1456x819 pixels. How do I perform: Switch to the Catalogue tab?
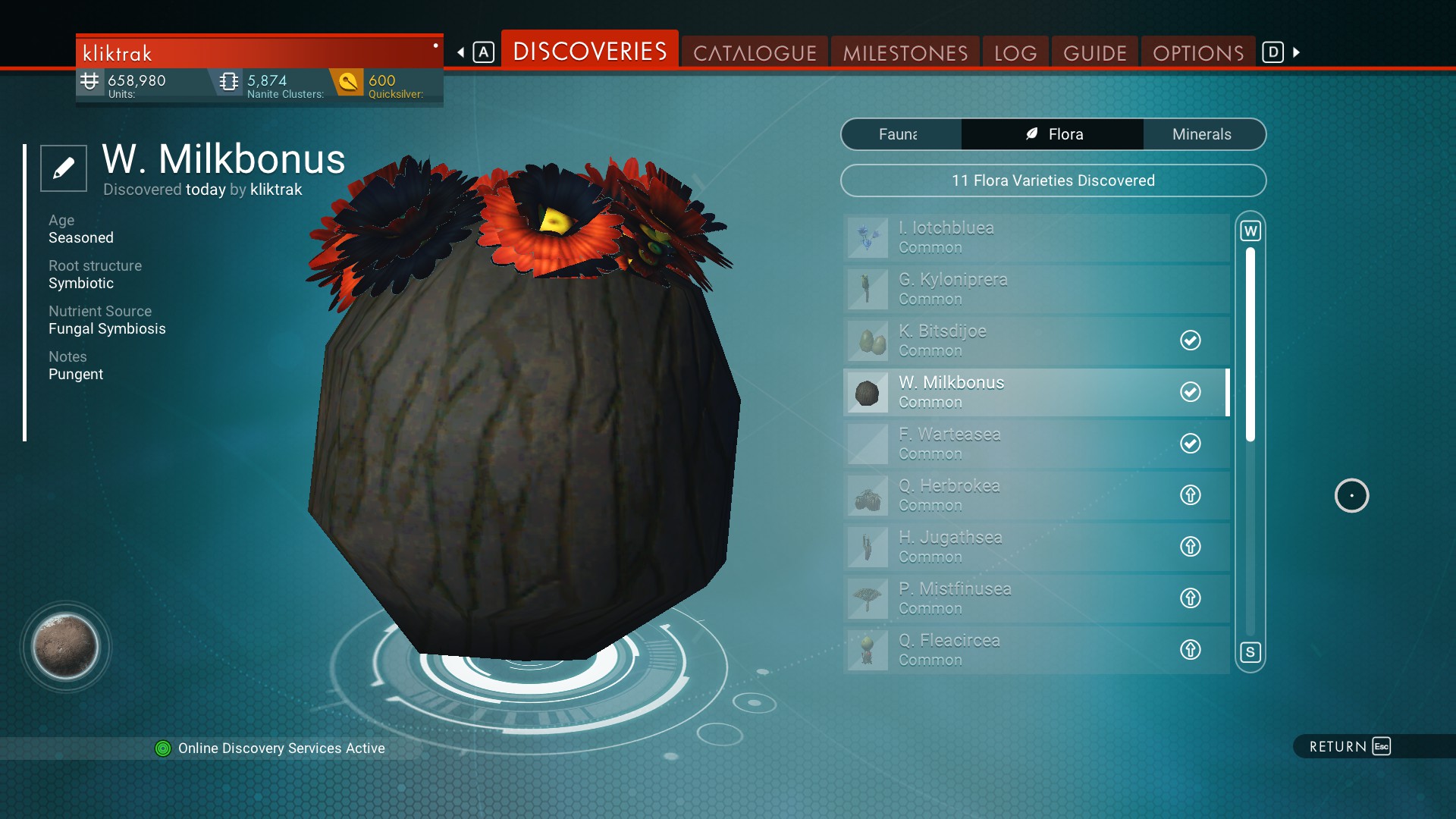pyautogui.click(x=755, y=53)
